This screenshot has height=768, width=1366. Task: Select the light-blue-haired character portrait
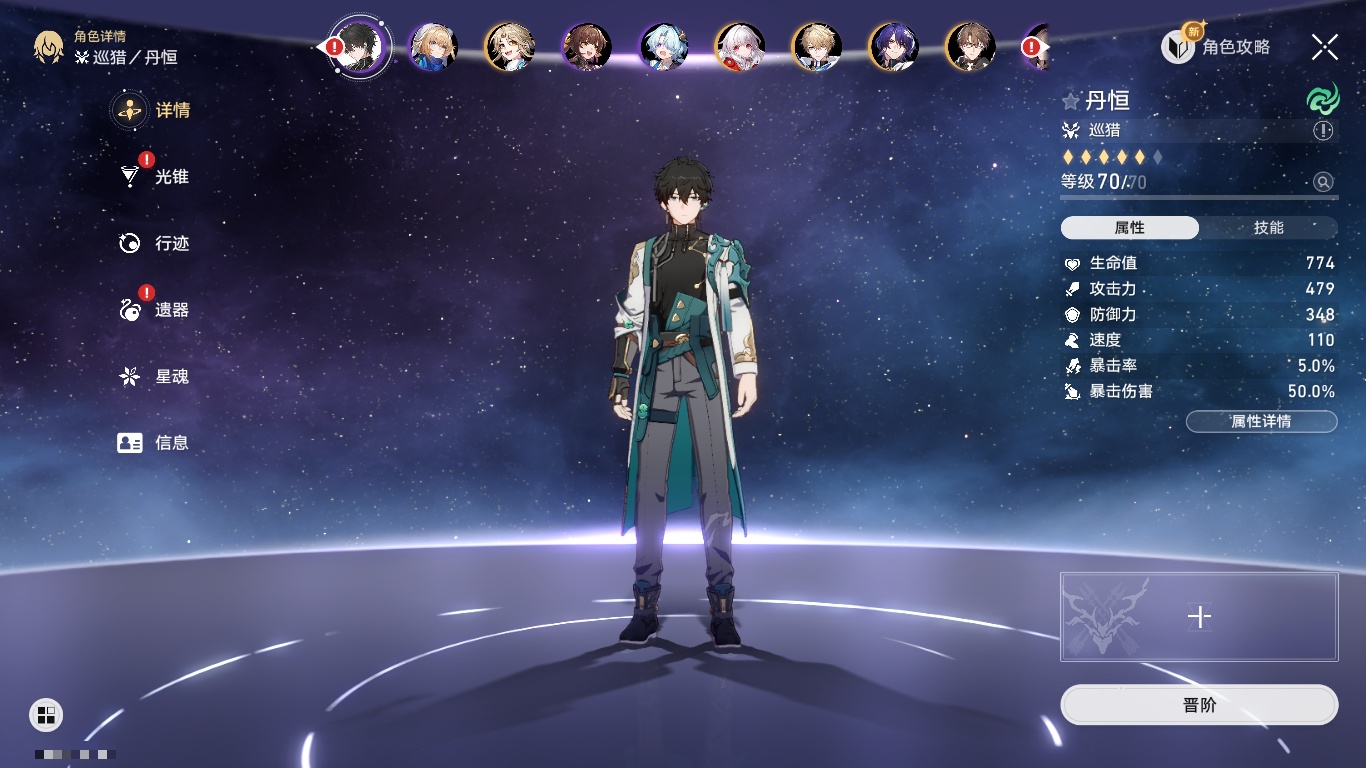(664, 47)
